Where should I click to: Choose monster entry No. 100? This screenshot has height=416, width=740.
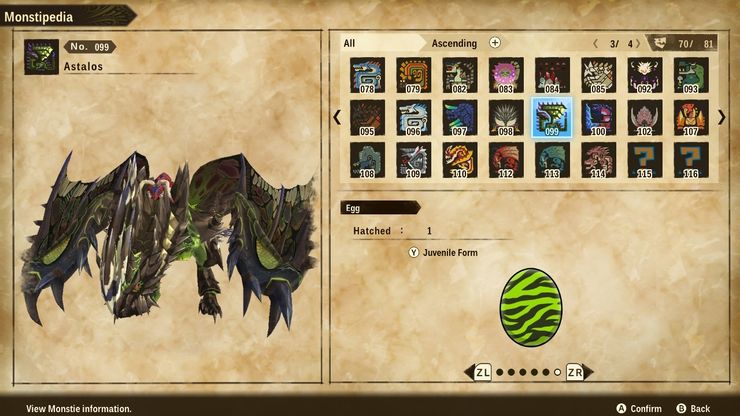(x=598, y=117)
